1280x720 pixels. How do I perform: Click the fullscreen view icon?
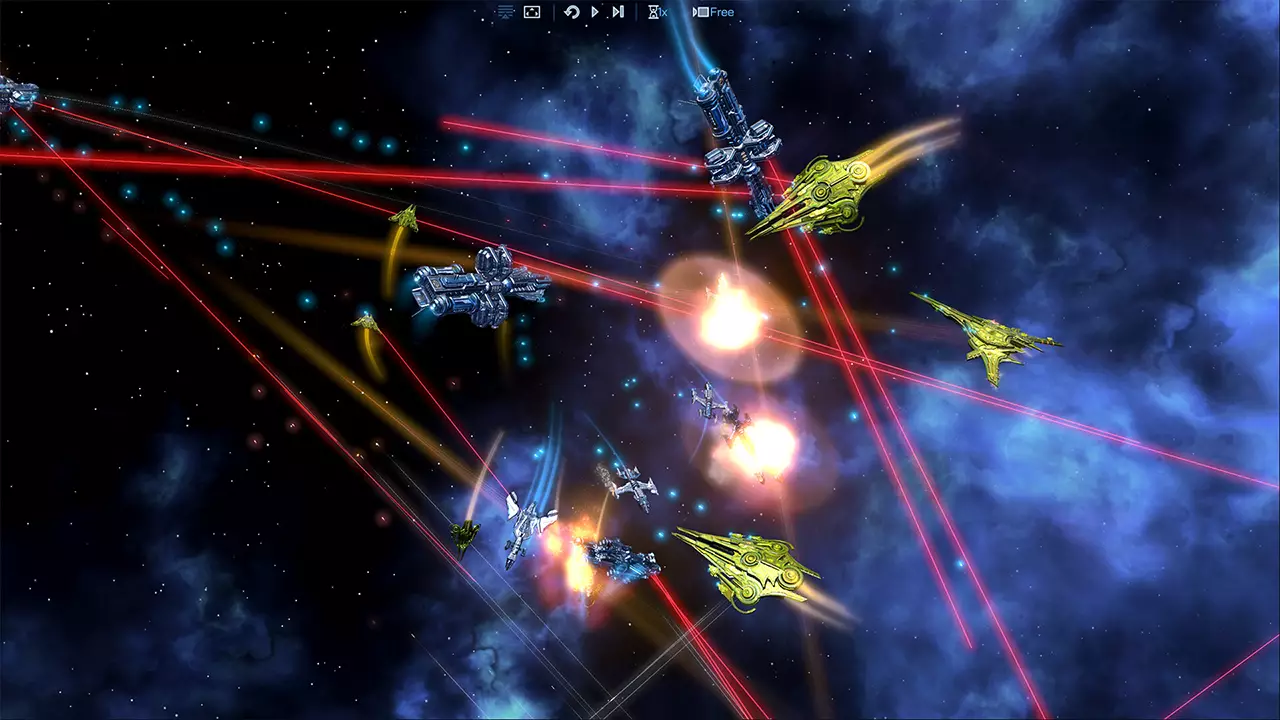pos(531,11)
